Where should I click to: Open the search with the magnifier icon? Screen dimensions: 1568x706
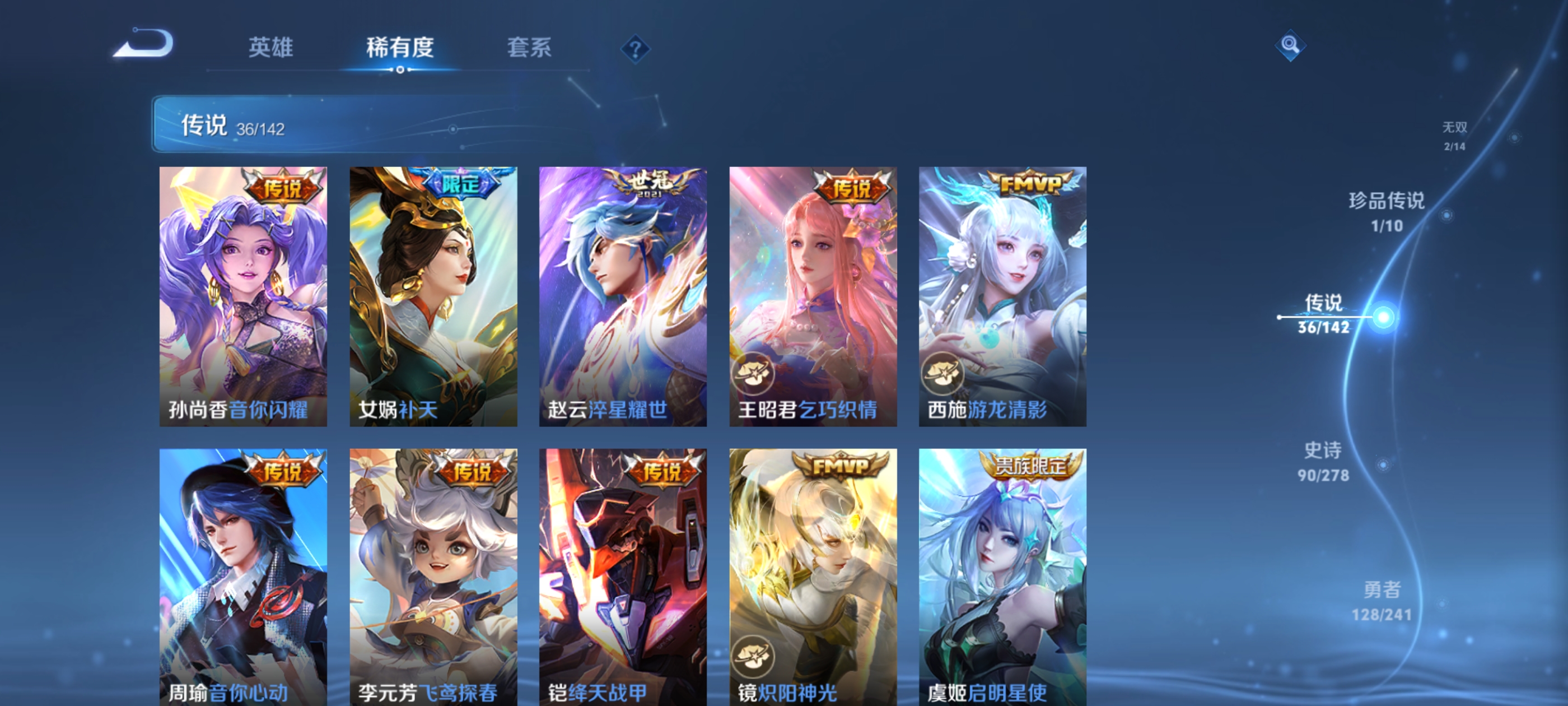tap(1290, 45)
